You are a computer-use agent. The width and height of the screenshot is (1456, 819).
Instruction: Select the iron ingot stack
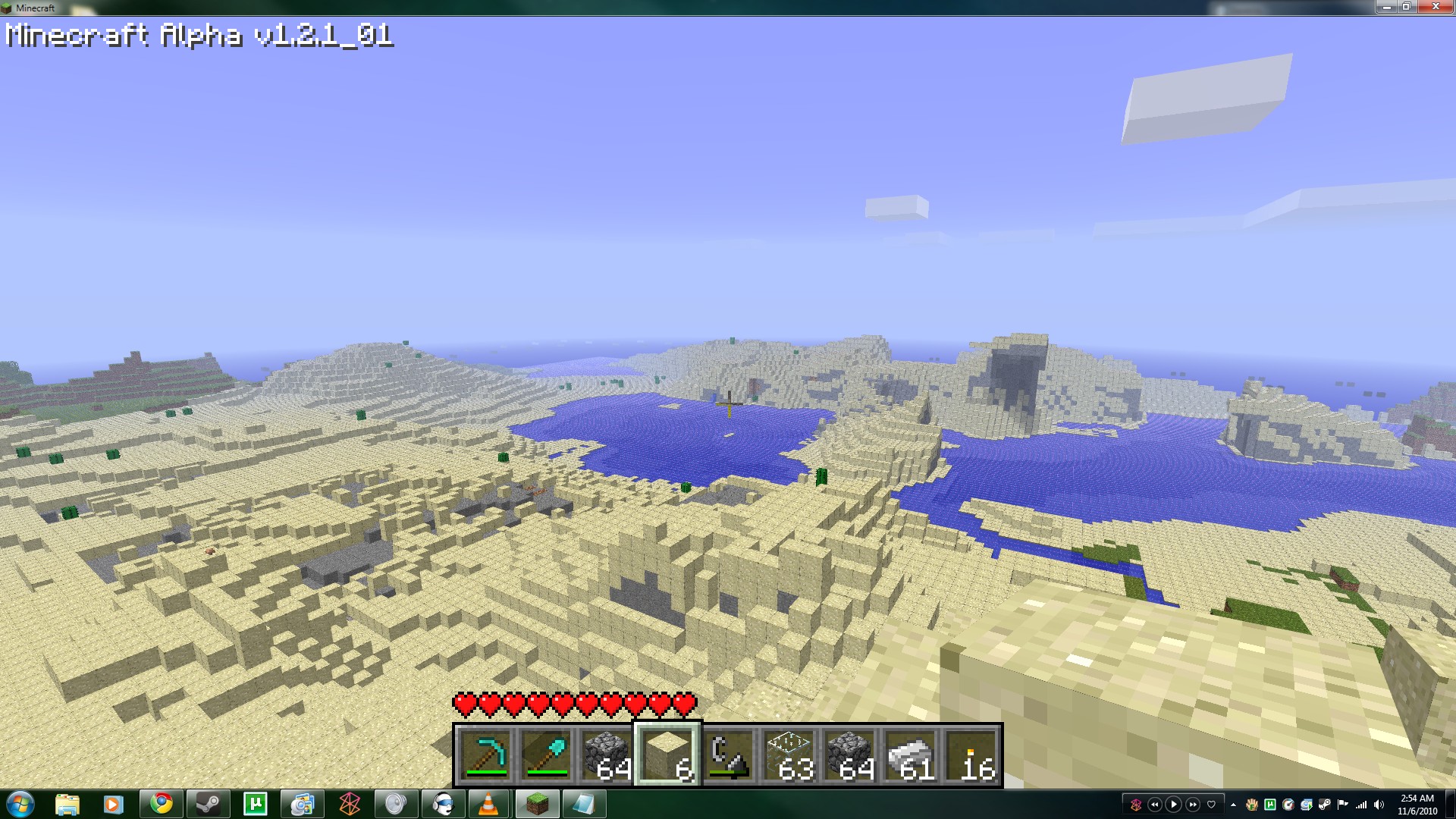point(910,755)
